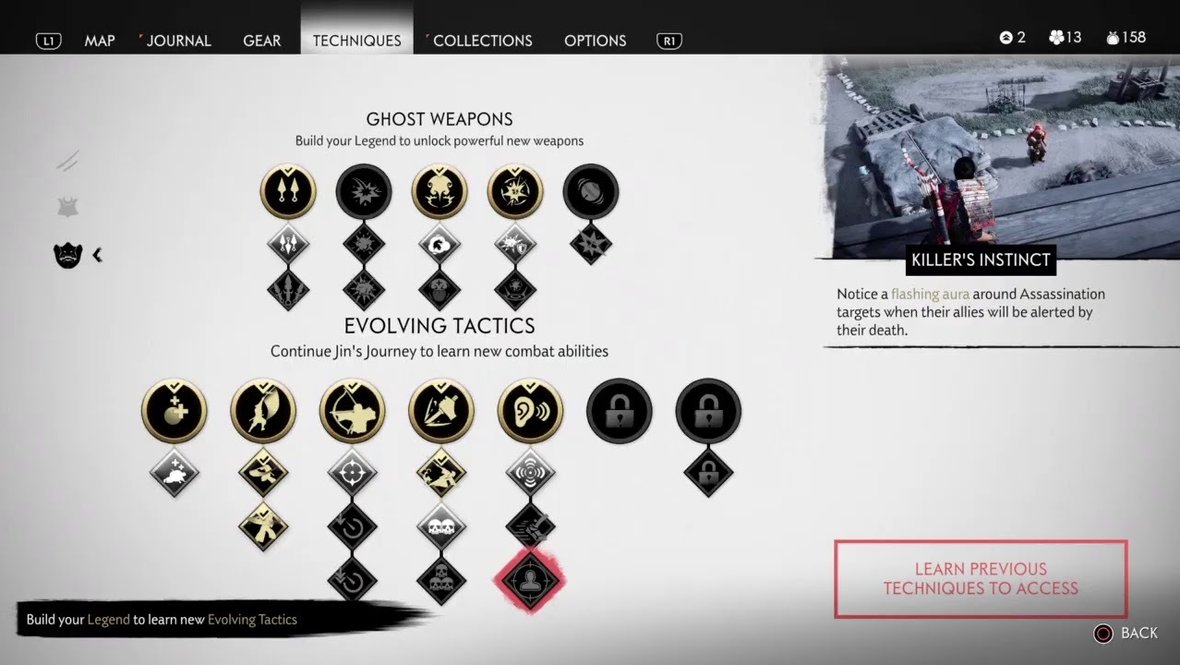Click the red highlighted diamond technique

[x=530, y=579]
